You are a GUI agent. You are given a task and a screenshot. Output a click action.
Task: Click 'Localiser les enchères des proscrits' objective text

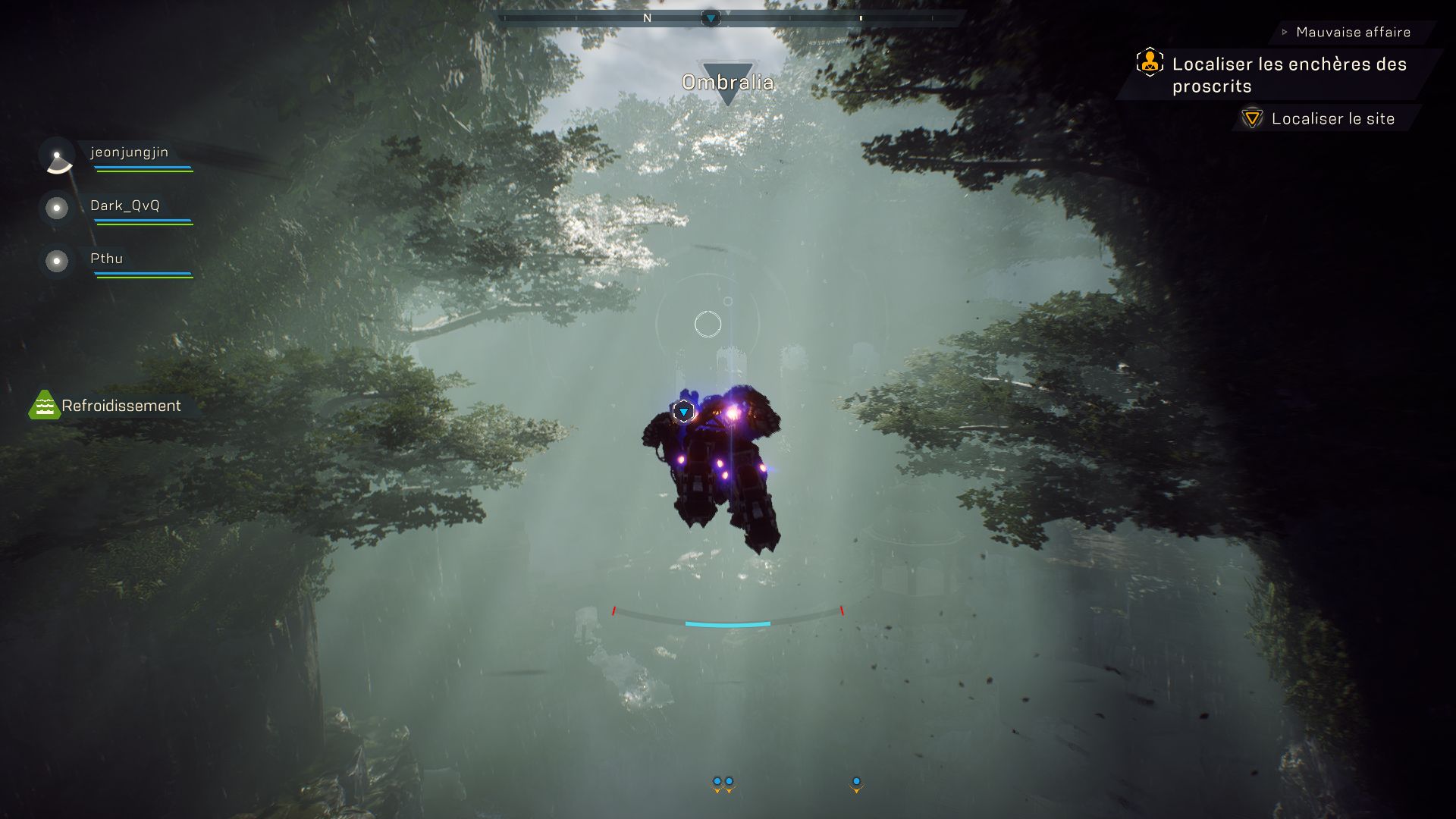pyautogui.click(x=1289, y=74)
